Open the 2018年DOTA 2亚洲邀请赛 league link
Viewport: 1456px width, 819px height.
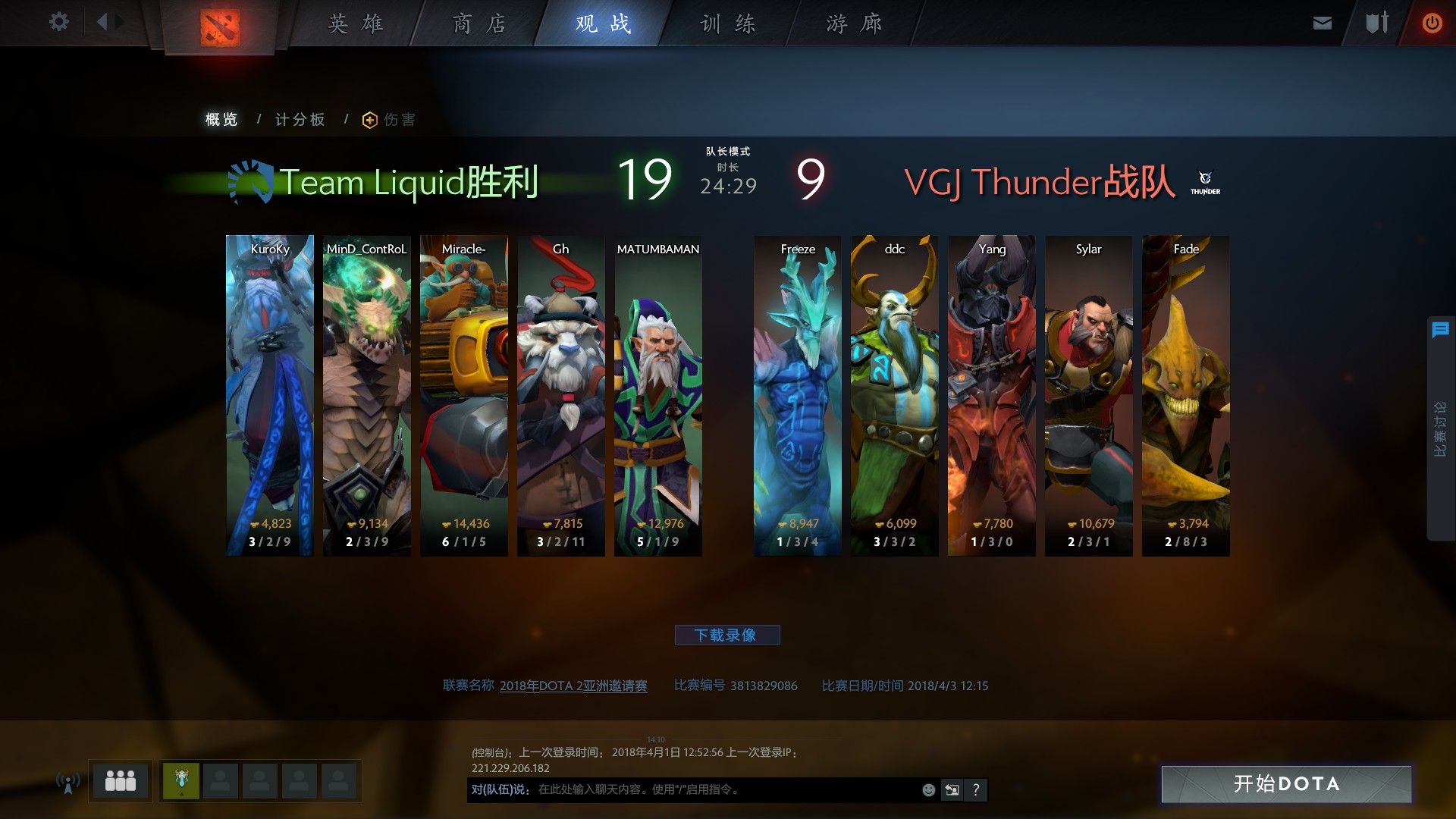(x=574, y=686)
